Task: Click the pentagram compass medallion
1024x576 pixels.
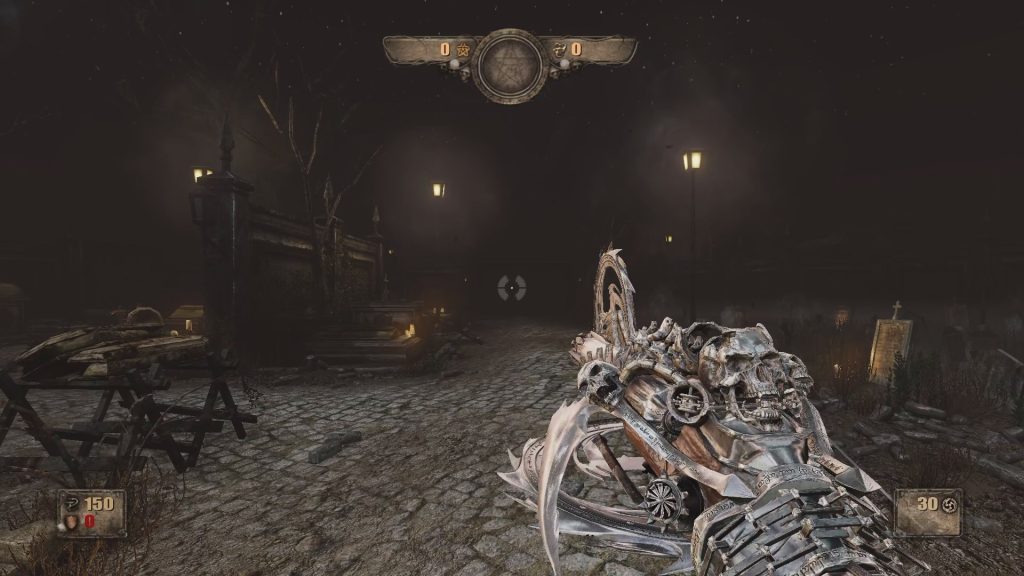Action: click(510, 65)
